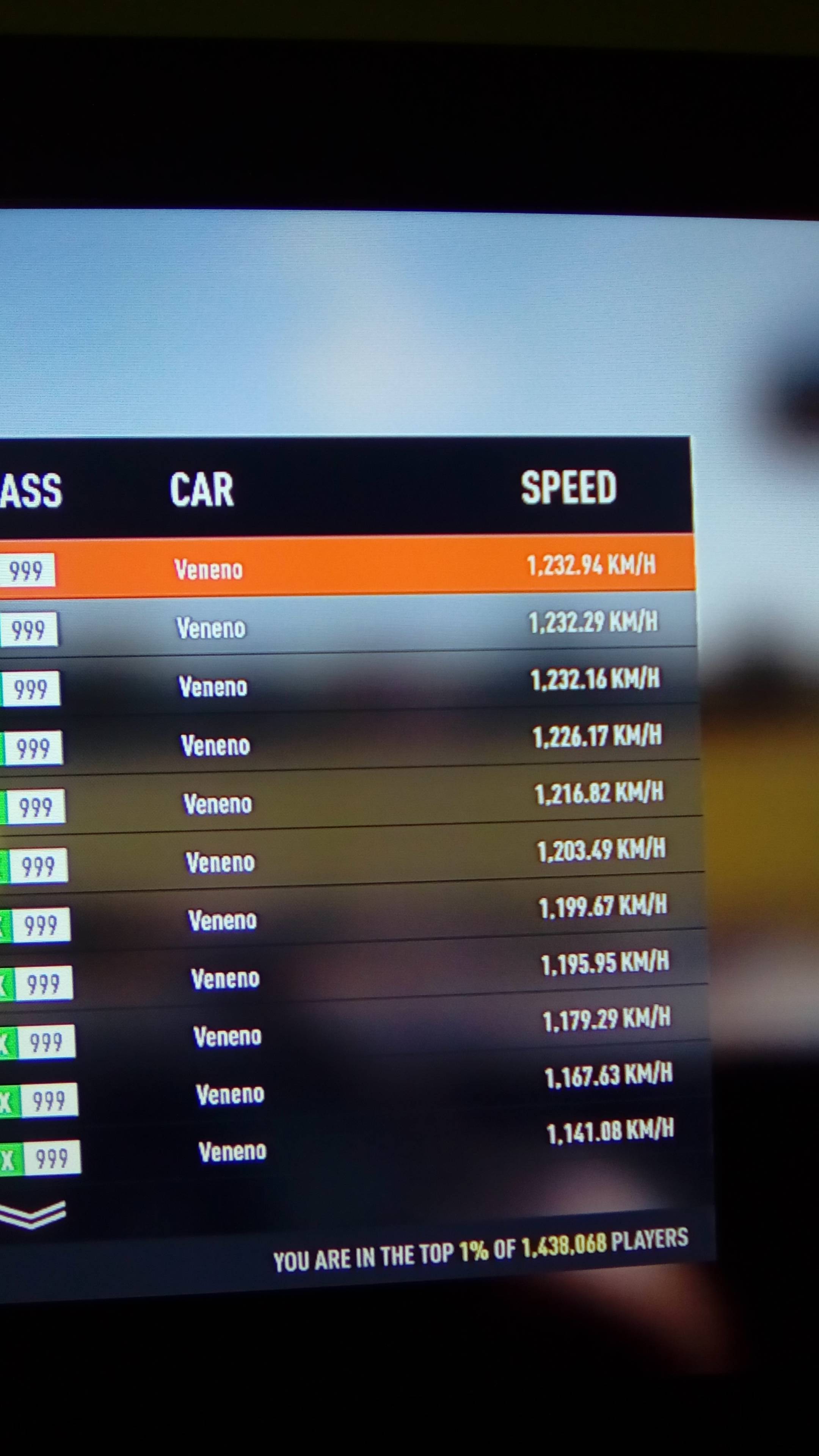Pick the 1,232.16 KM/H leaderboard entry
819x1456 pixels.
click(350, 683)
